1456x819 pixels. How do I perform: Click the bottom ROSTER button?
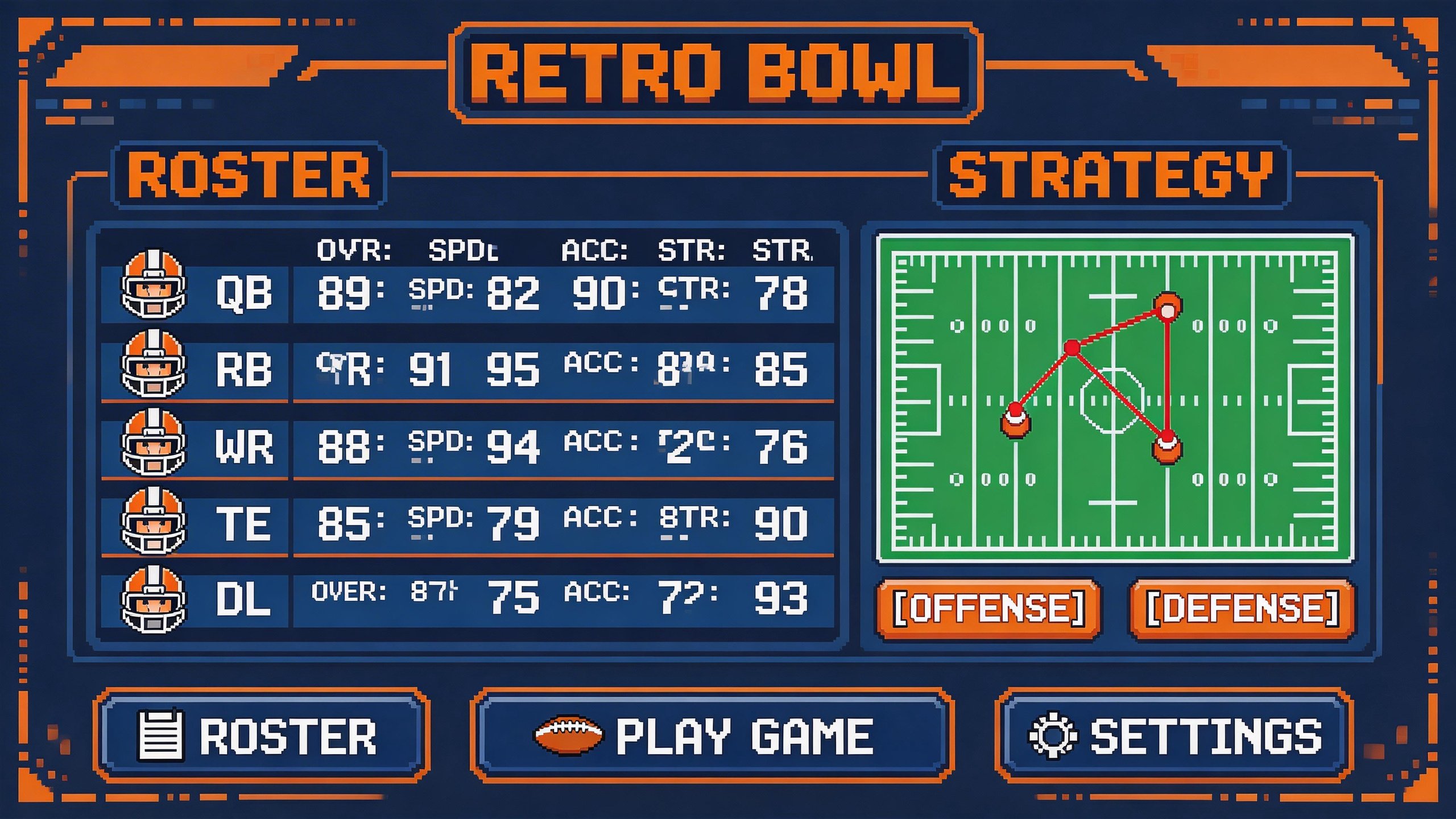(x=262, y=734)
